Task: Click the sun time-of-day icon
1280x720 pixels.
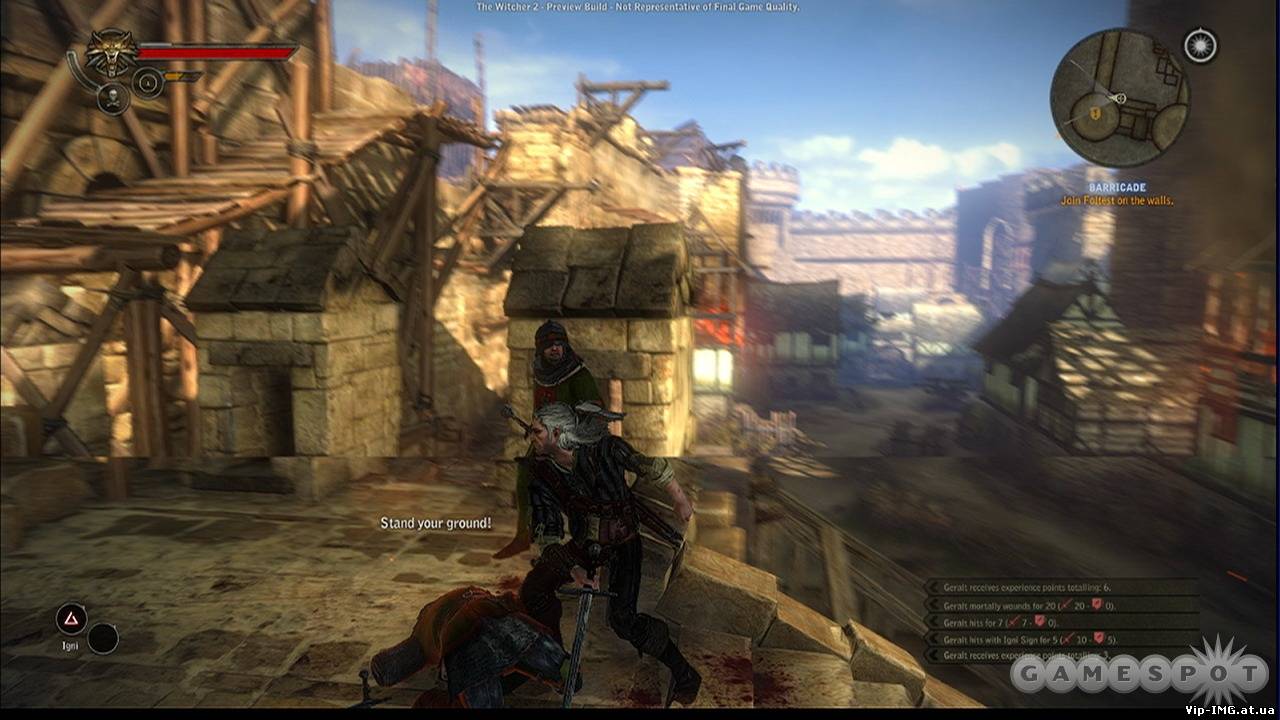Action: tap(1198, 45)
